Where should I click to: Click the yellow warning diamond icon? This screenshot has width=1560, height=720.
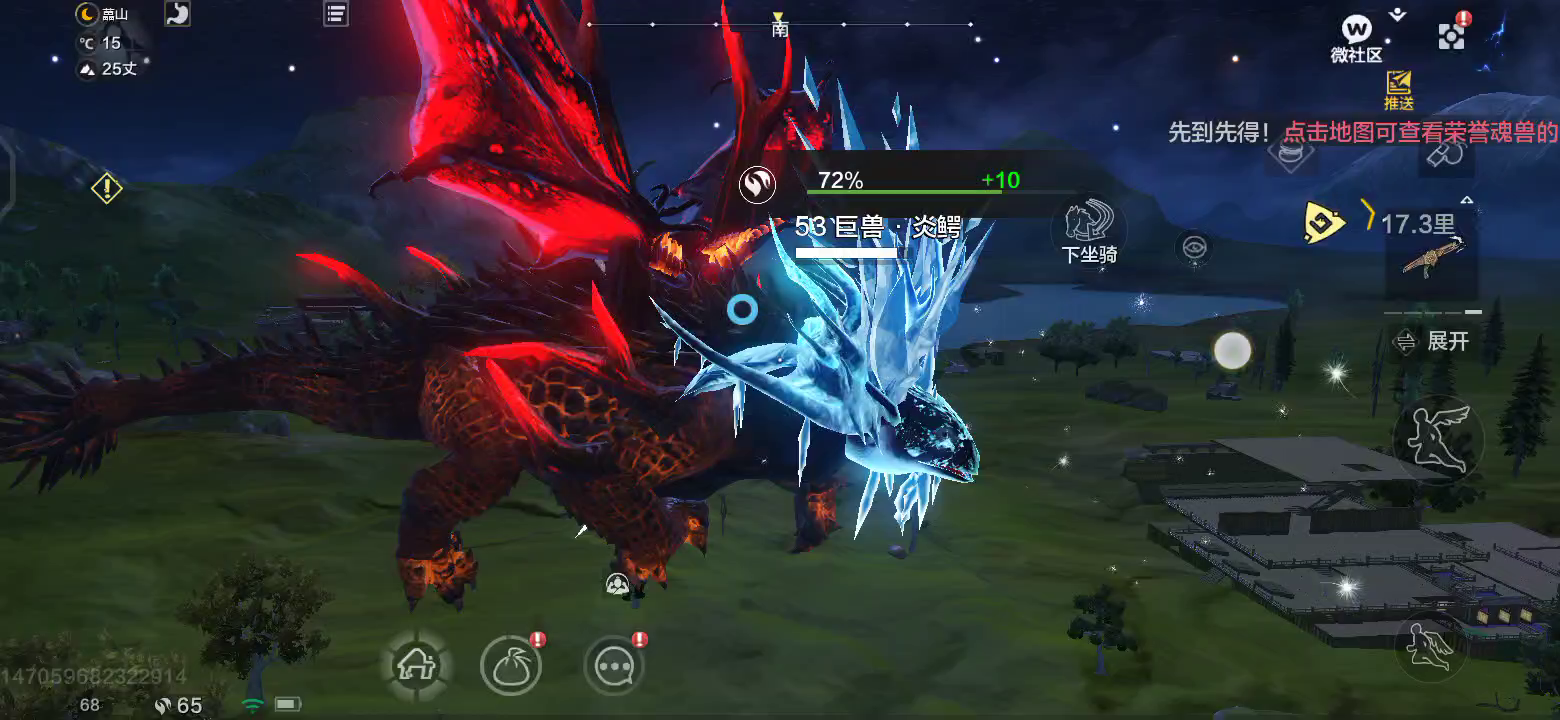[x=107, y=187]
